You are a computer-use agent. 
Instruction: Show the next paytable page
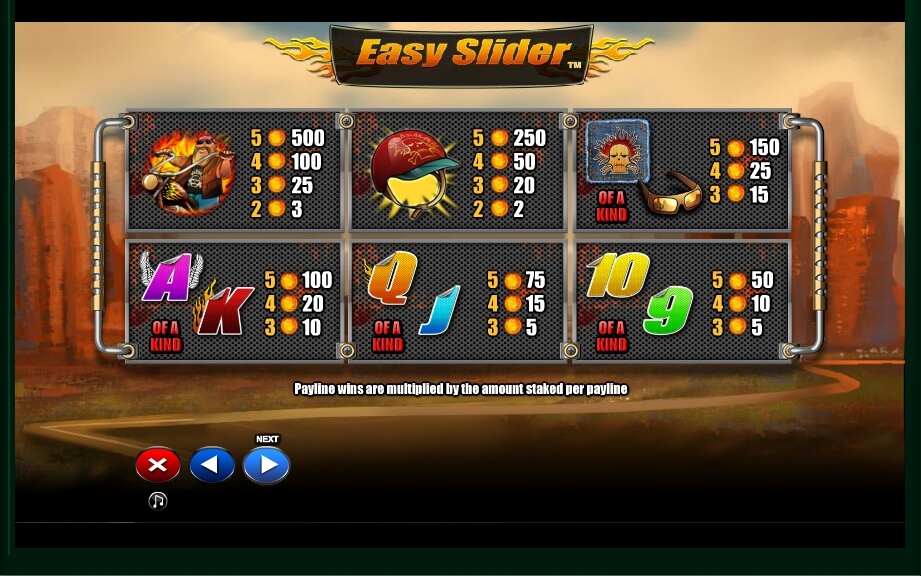(266, 465)
